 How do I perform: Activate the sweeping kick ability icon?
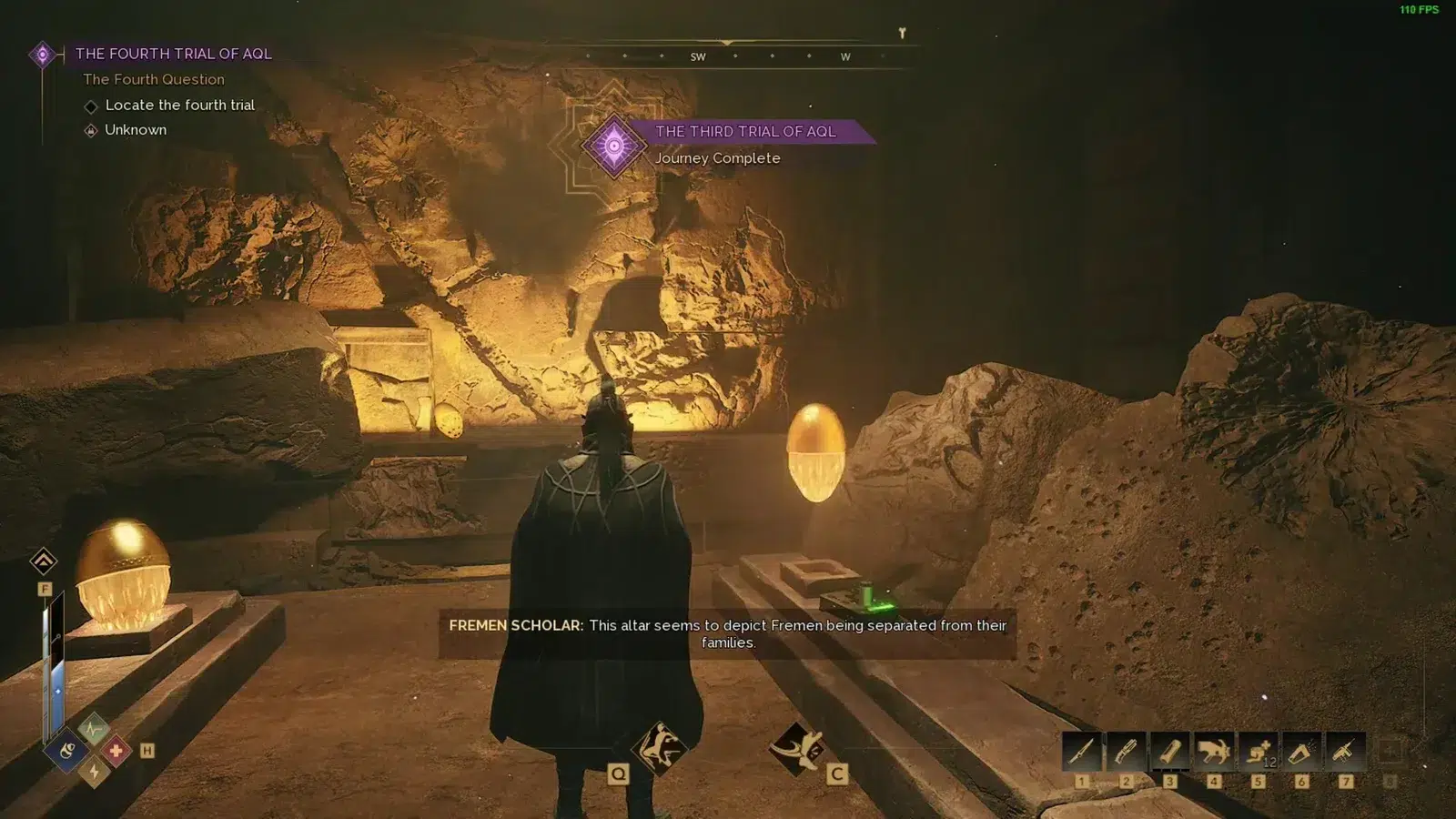point(796,748)
